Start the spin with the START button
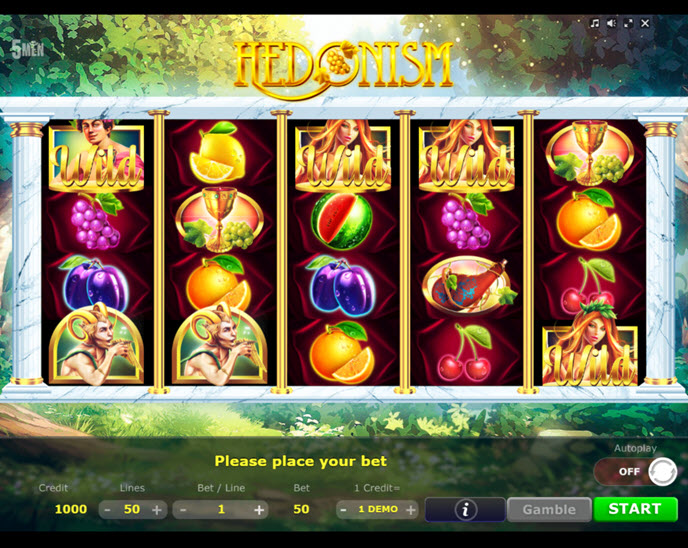The height and width of the screenshot is (548, 688). pyautogui.click(x=635, y=509)
